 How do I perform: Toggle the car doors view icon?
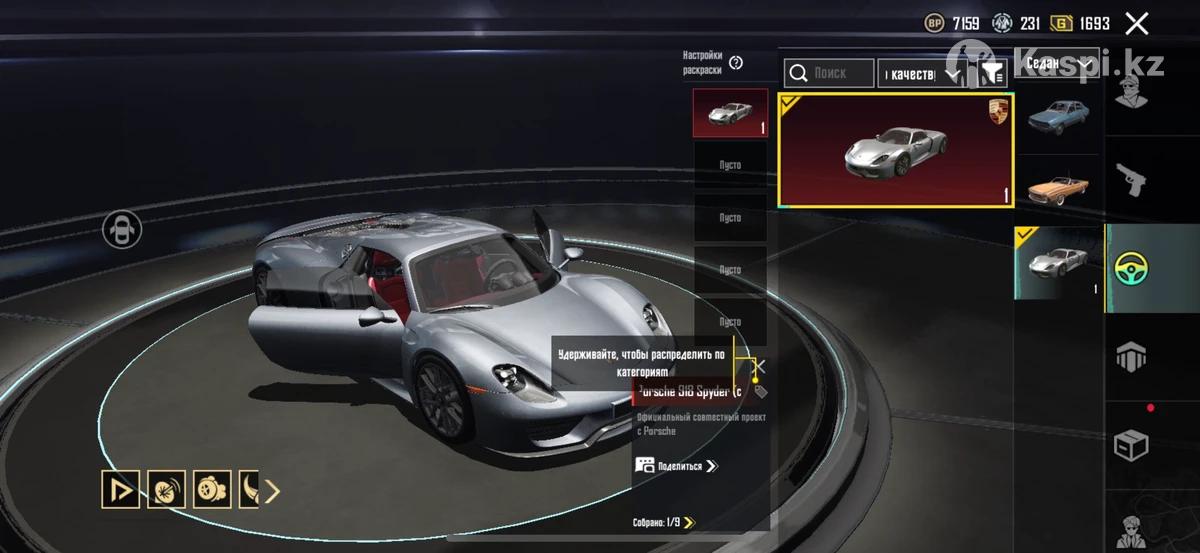click(x=122, y=230)
